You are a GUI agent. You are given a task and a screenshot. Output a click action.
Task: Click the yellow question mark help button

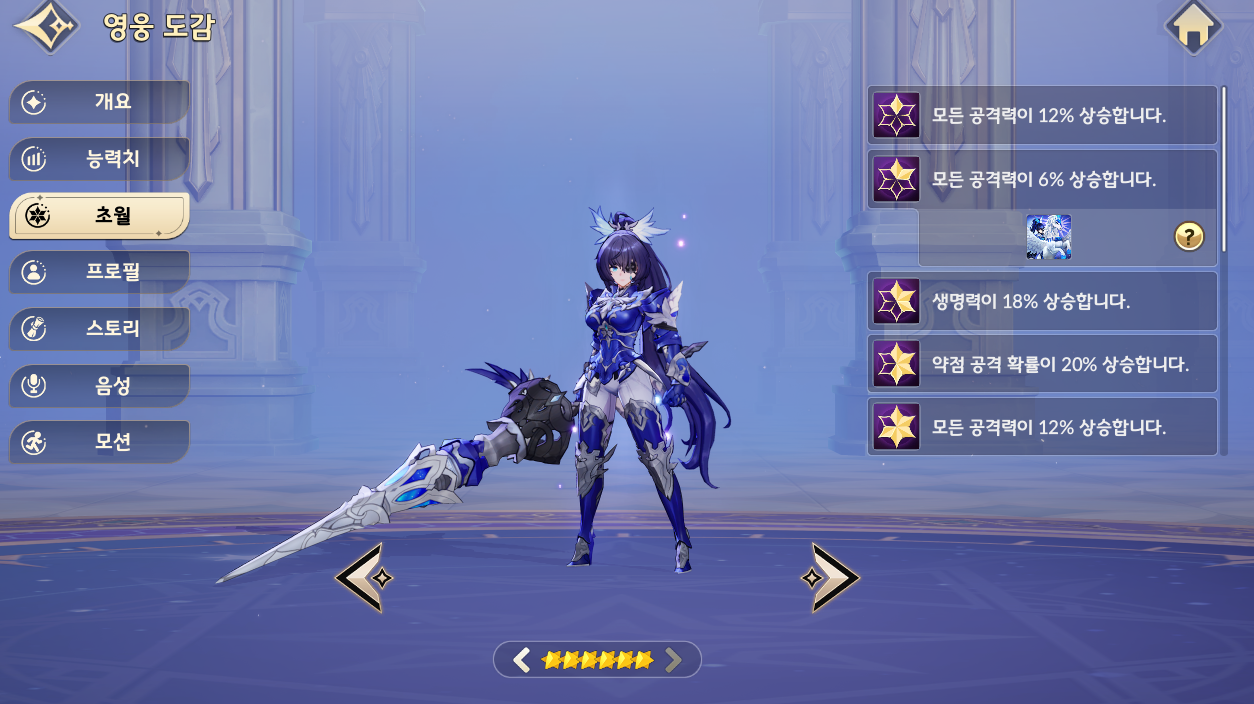coord(1188,237)
